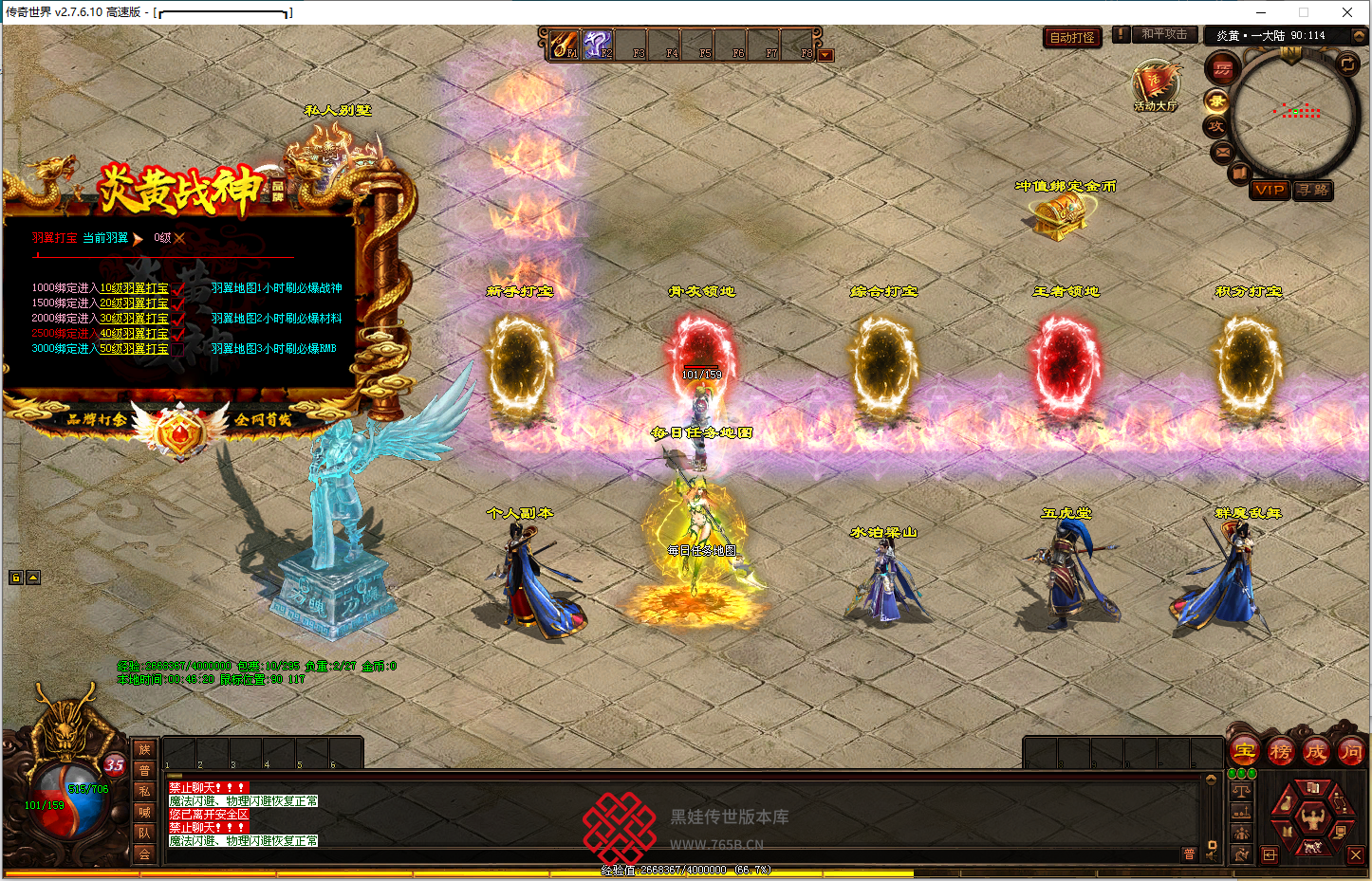Show the 榜 ranking round button
The width and height of the screenshot is (1372, 881).
(1280, 751)
